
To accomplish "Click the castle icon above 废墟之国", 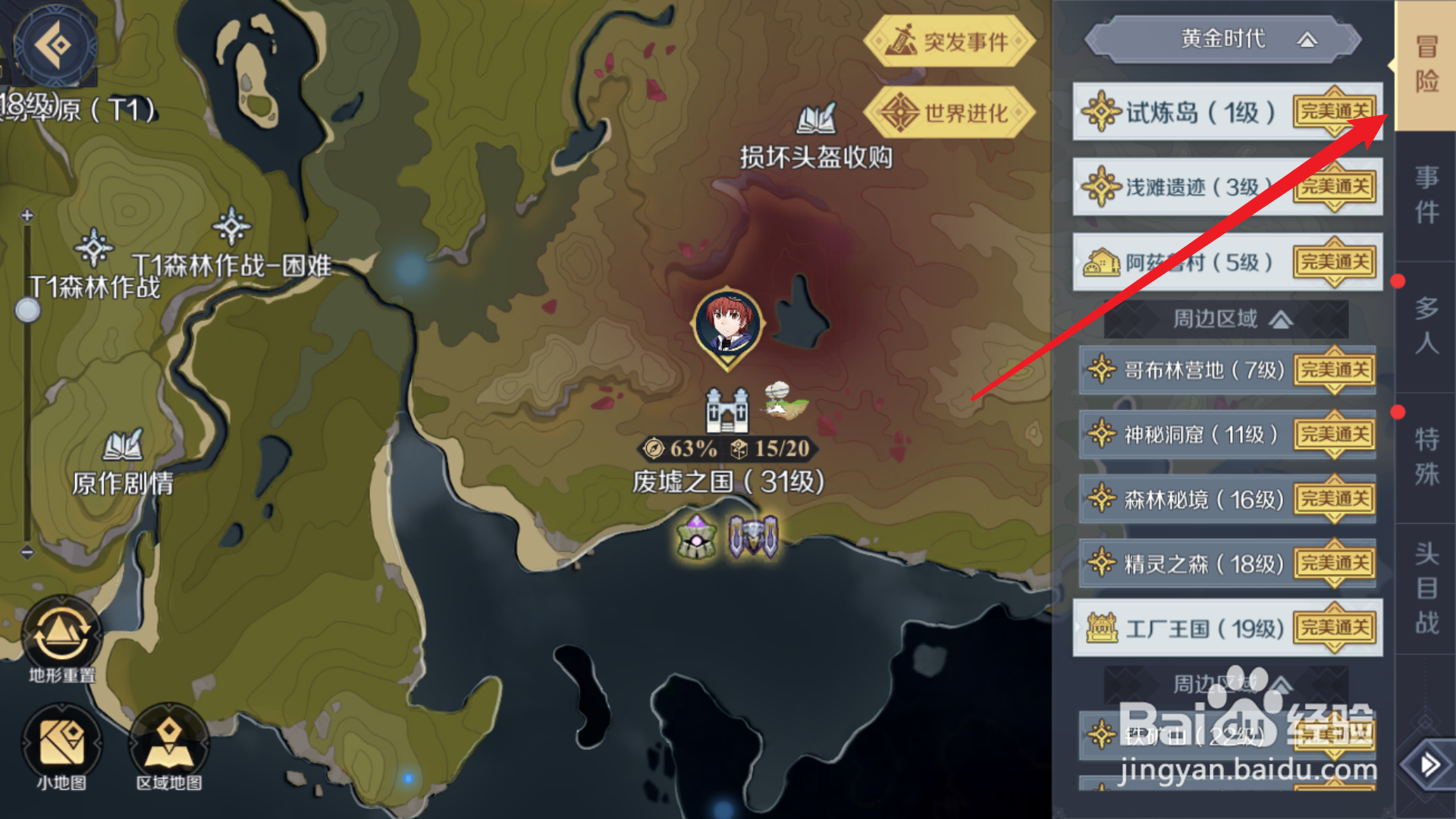I will tap(726, 409).
